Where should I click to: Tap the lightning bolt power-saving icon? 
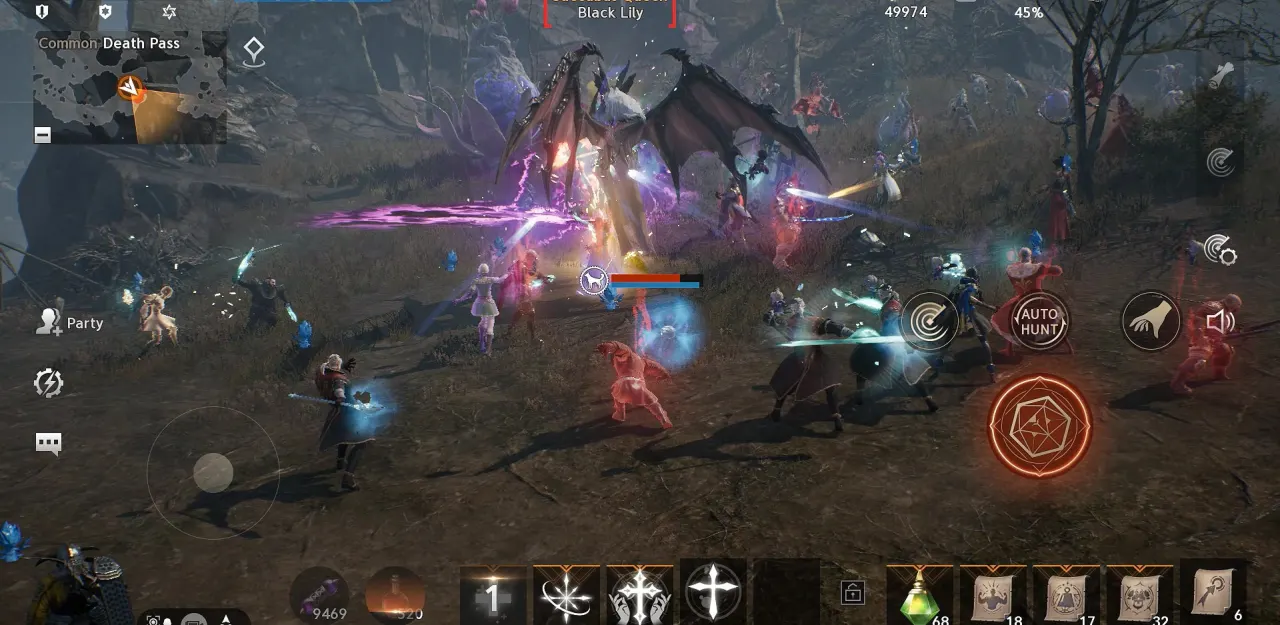48,382
